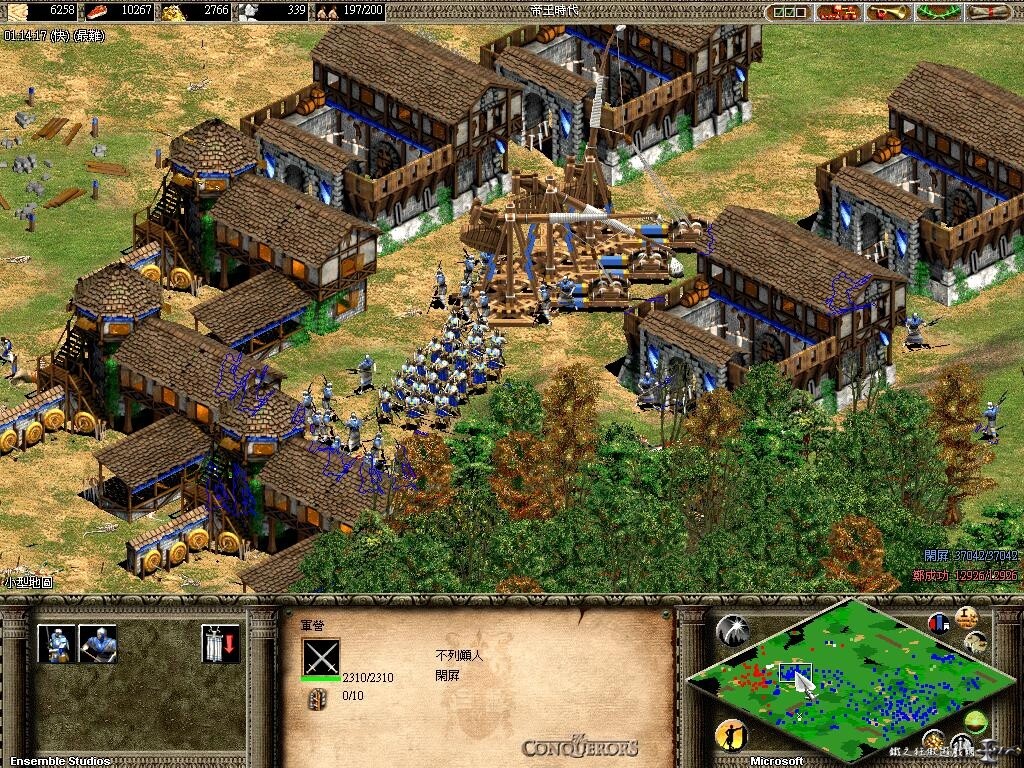Viewport: 1024px width, 768px height.
Task: Jump to idle villager with silhouette button
Action: 730,737
